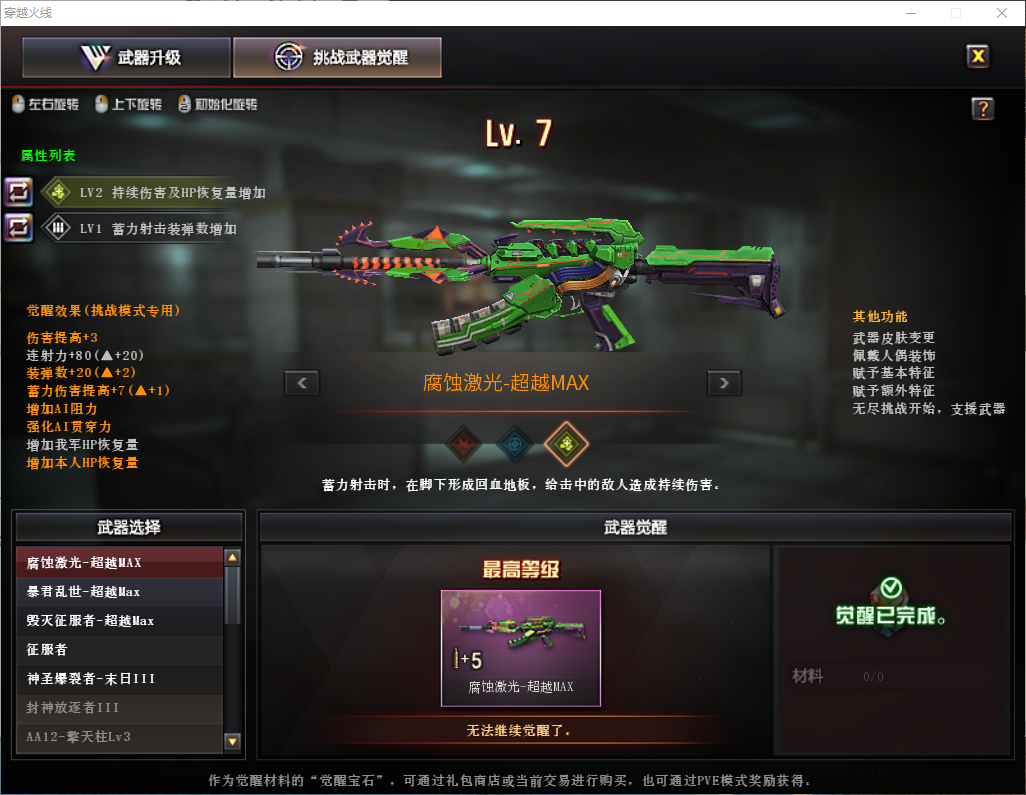Open the 挑战武器觉醒 tab

[337, 58]
